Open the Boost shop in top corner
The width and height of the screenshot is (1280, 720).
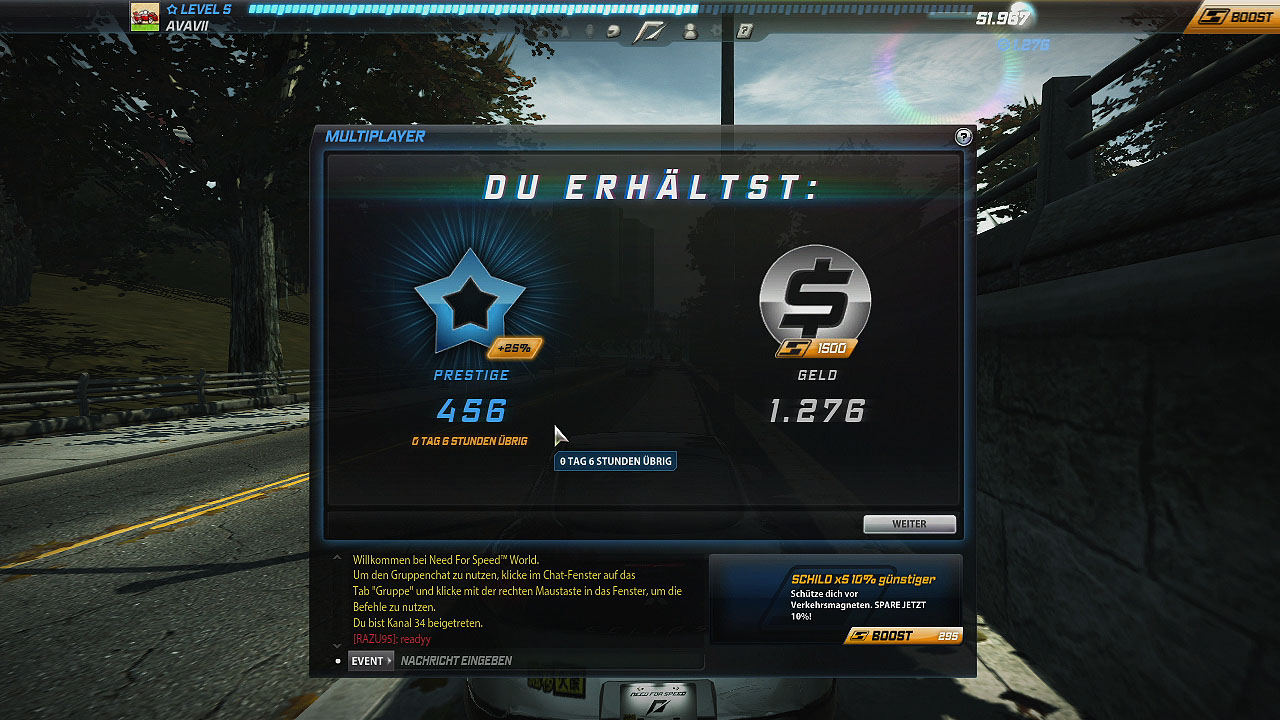click(1236, 17)
